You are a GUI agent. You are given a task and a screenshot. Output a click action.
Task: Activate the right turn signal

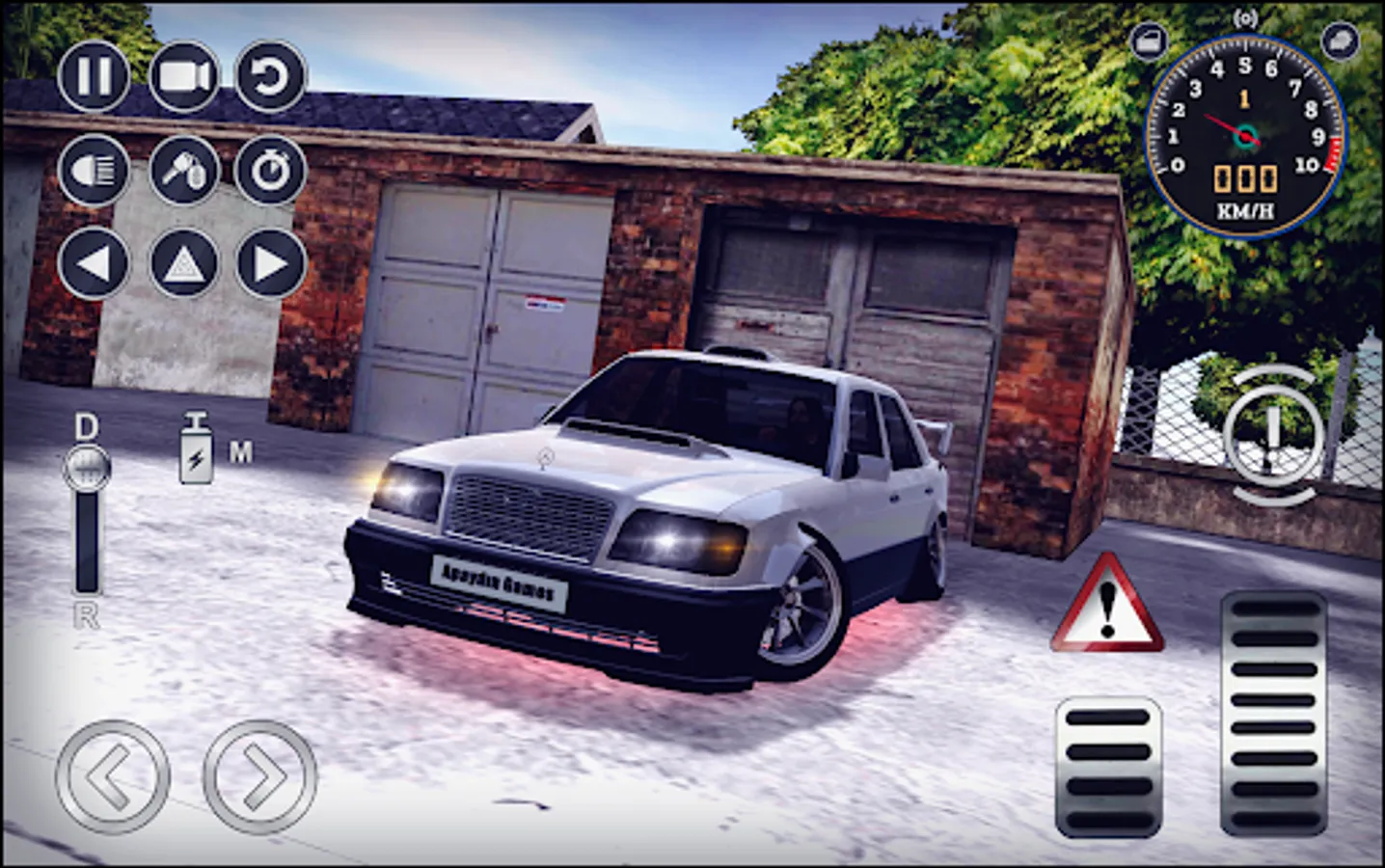(x=271, y=260)
